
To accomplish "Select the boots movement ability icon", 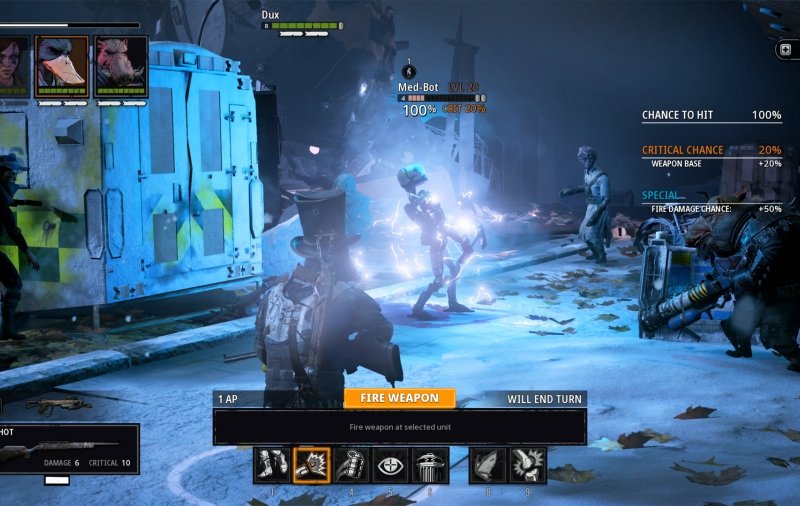I will [x=272, y=465].
